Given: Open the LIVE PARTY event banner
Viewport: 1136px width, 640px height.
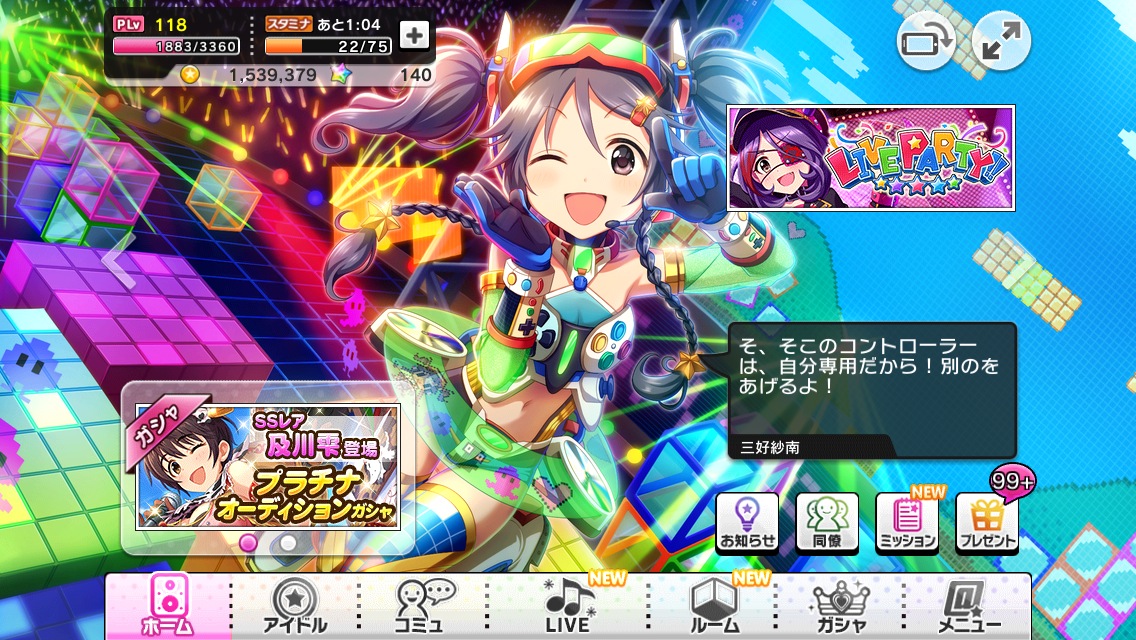Looking at the screenshot, I should [x=871, y=158].
